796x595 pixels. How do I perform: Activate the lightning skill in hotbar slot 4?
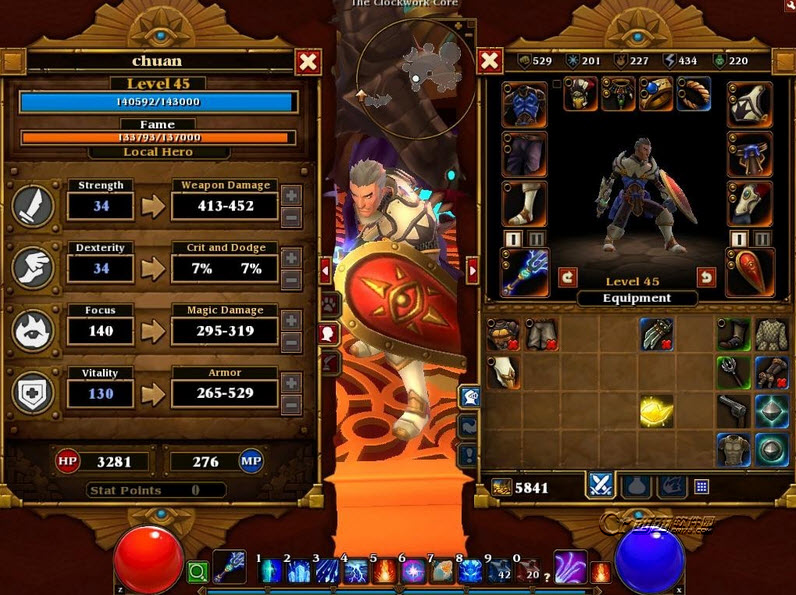pos(357,571)
